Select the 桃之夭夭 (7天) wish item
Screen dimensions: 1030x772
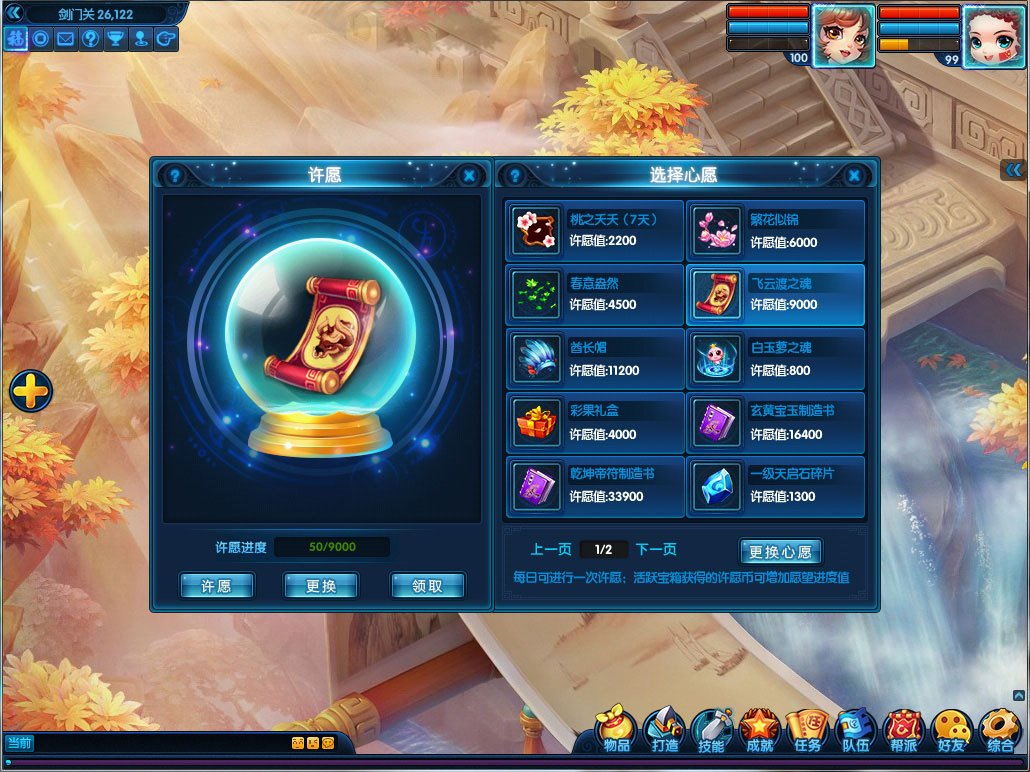coord(596,231)
